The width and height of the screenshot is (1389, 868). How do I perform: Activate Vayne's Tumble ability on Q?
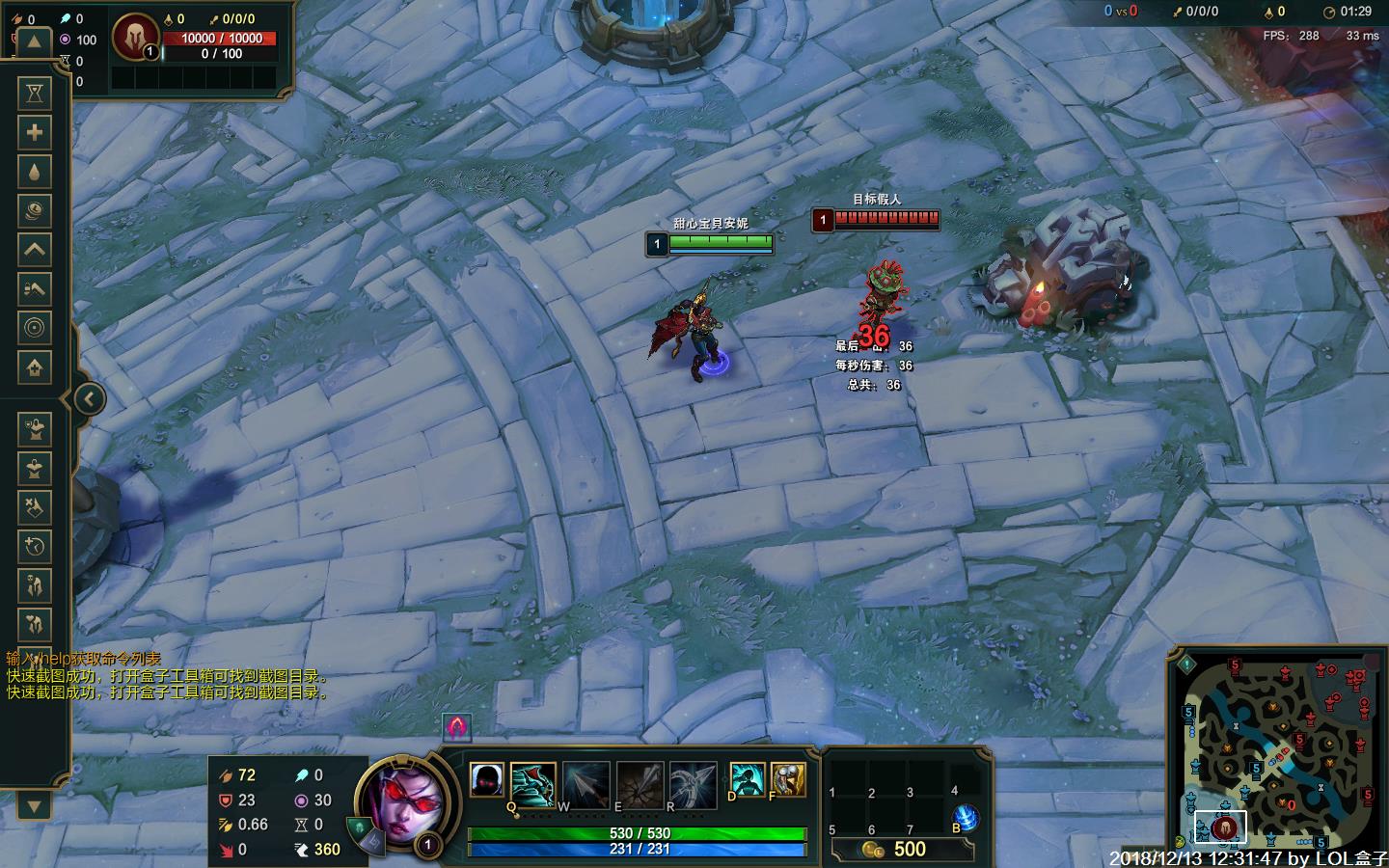(x=532, y=782)
